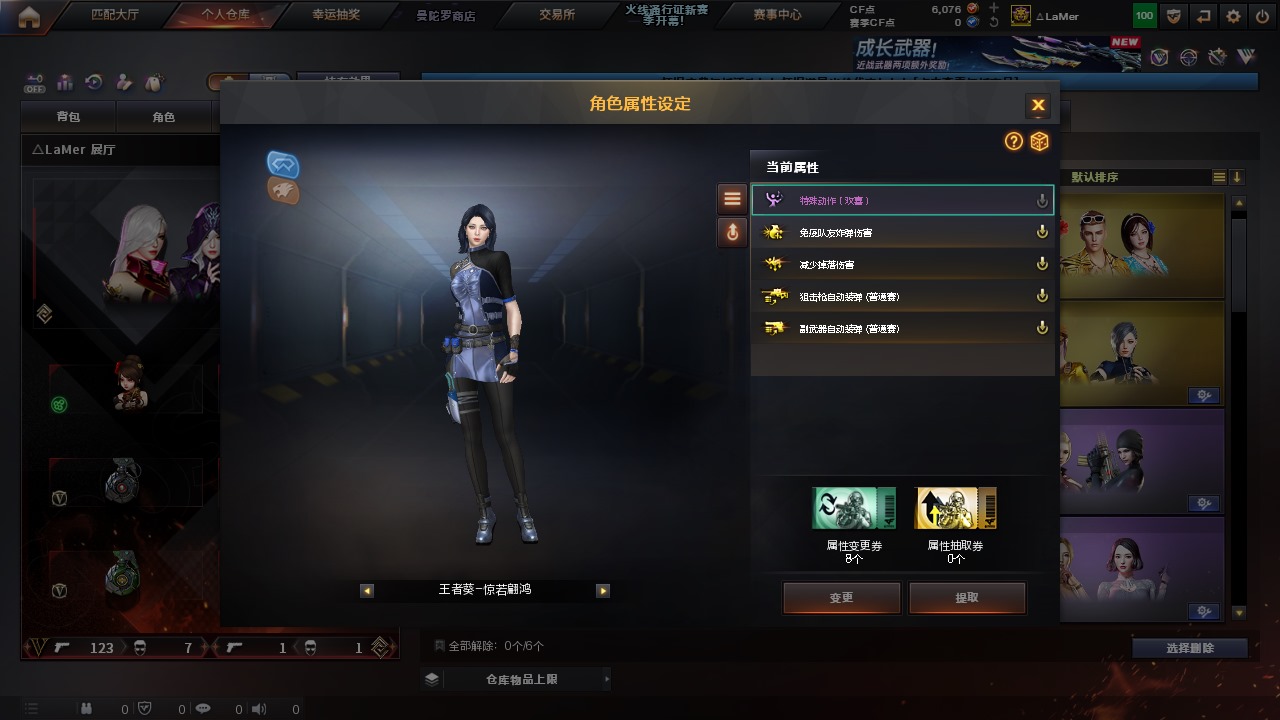The image size is (1280, 720).
Task: Open the question mark help icon
Action: (x=1014, y=142)
